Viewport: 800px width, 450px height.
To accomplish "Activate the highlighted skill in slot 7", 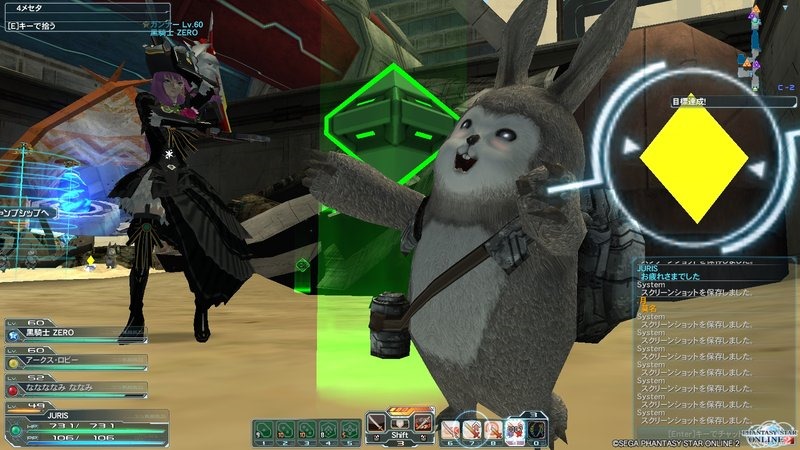I will click(x=471, y=428).
